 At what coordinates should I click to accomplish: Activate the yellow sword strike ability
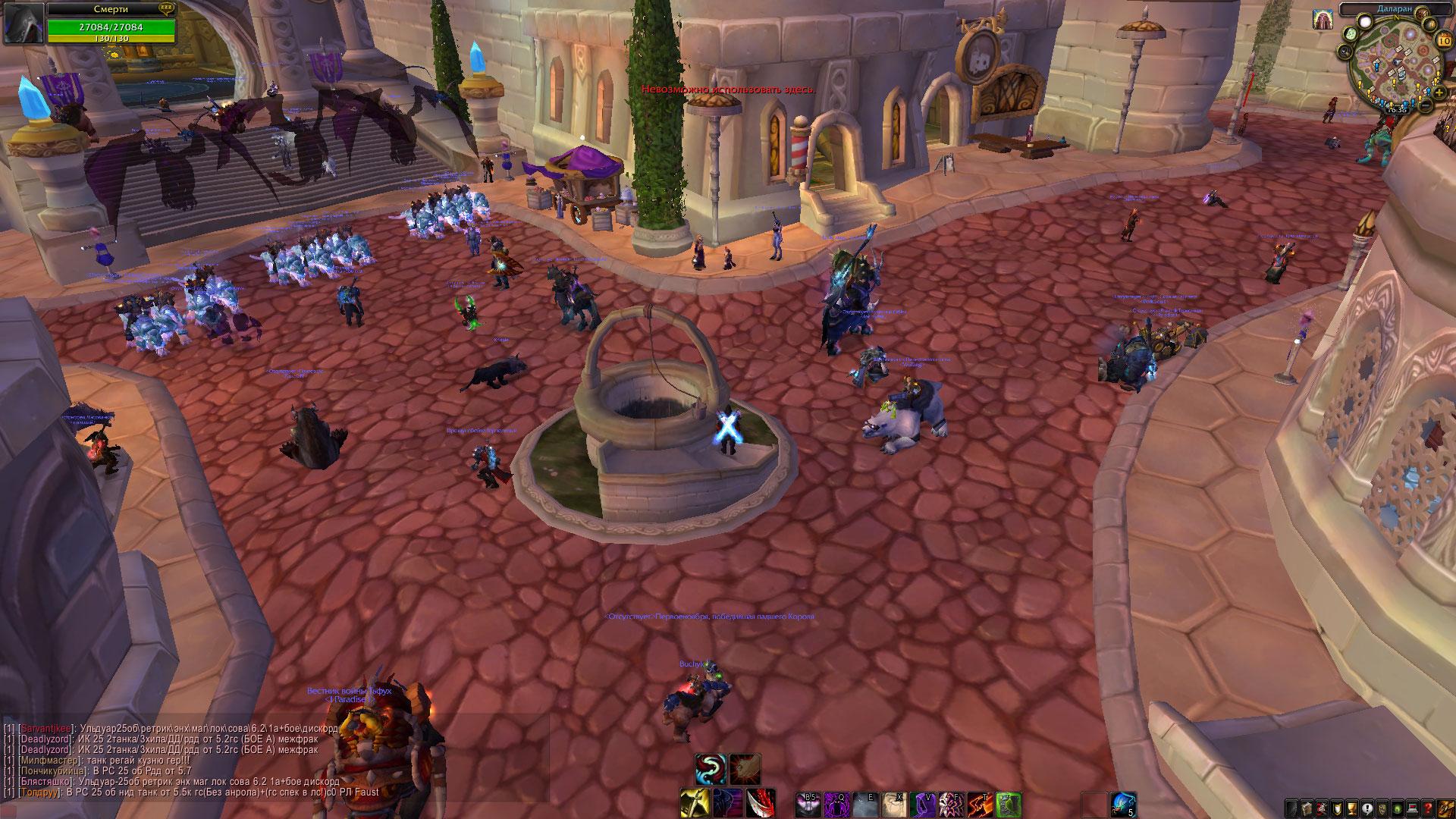pos(694,805)
